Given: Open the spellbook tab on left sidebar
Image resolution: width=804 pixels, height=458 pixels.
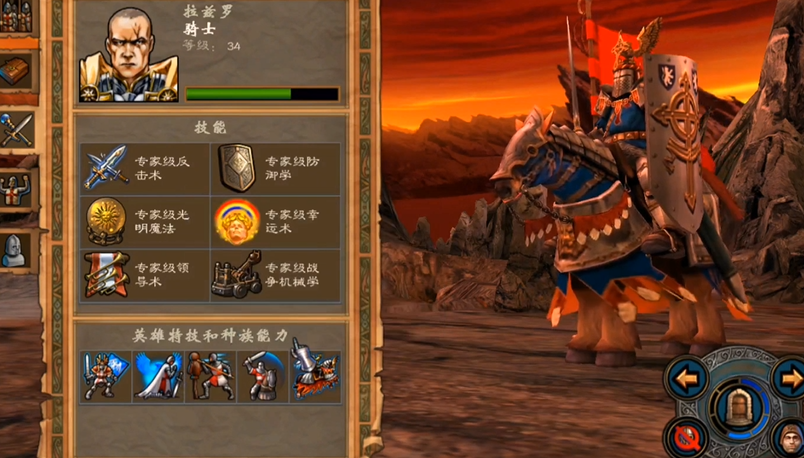Looking at the screenshot, I should pyautogui.click(x=17, y=71).
